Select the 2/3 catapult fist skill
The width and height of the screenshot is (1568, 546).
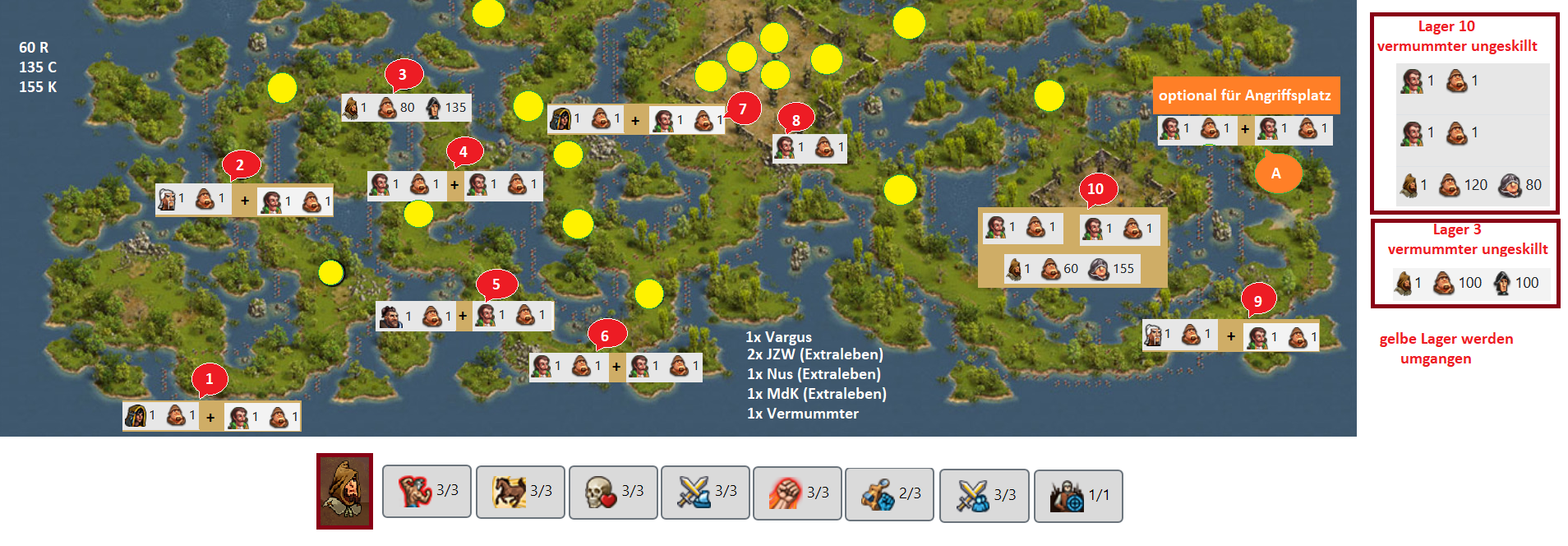(x=889, y=493)
